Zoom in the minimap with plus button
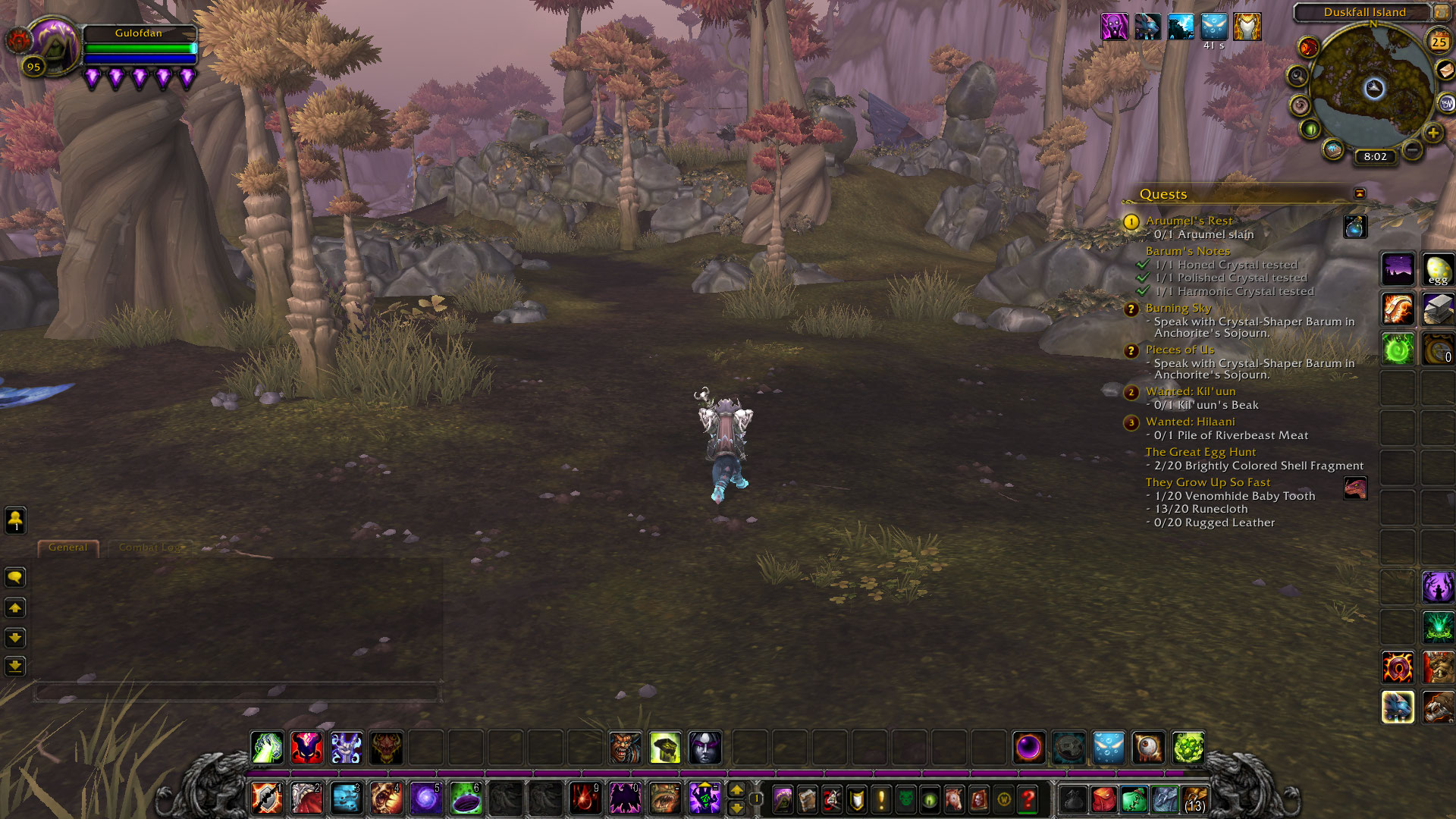1456x819 pixels. point(1432,133)
